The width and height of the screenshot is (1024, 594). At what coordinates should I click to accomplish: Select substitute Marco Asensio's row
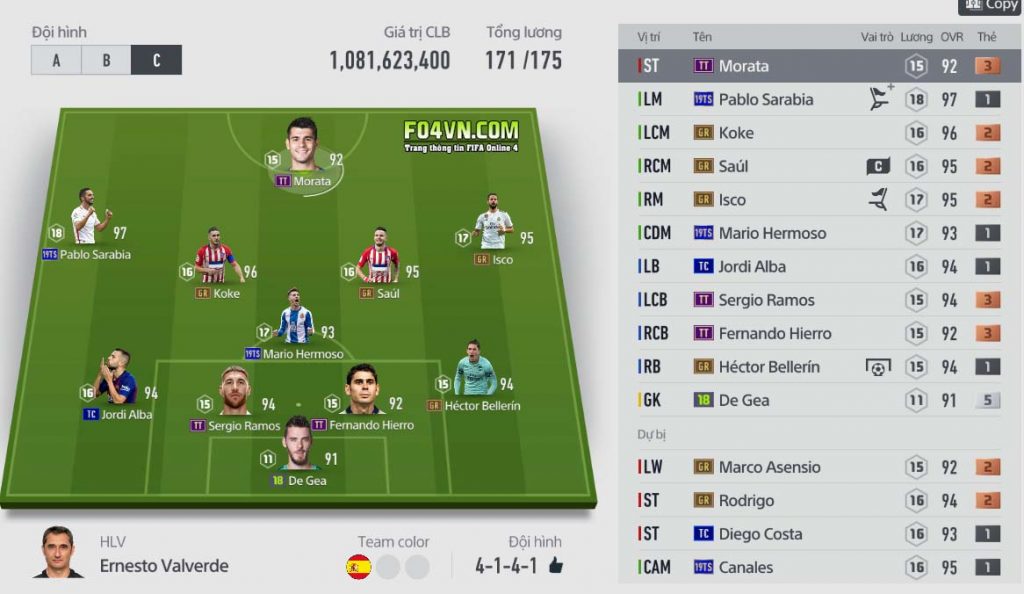(x=818, y=467)
